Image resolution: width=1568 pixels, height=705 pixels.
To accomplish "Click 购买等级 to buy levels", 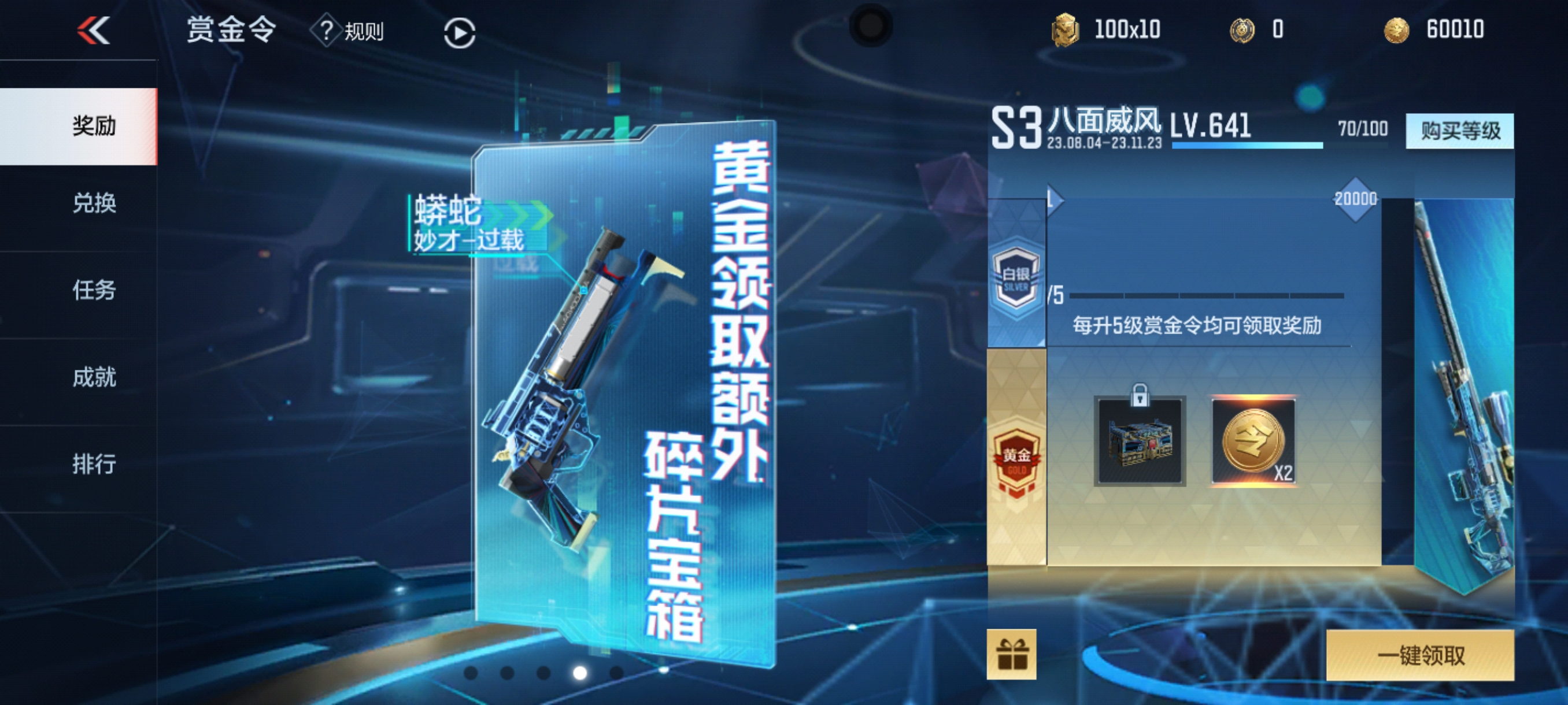I will [x=1459, y=131].
